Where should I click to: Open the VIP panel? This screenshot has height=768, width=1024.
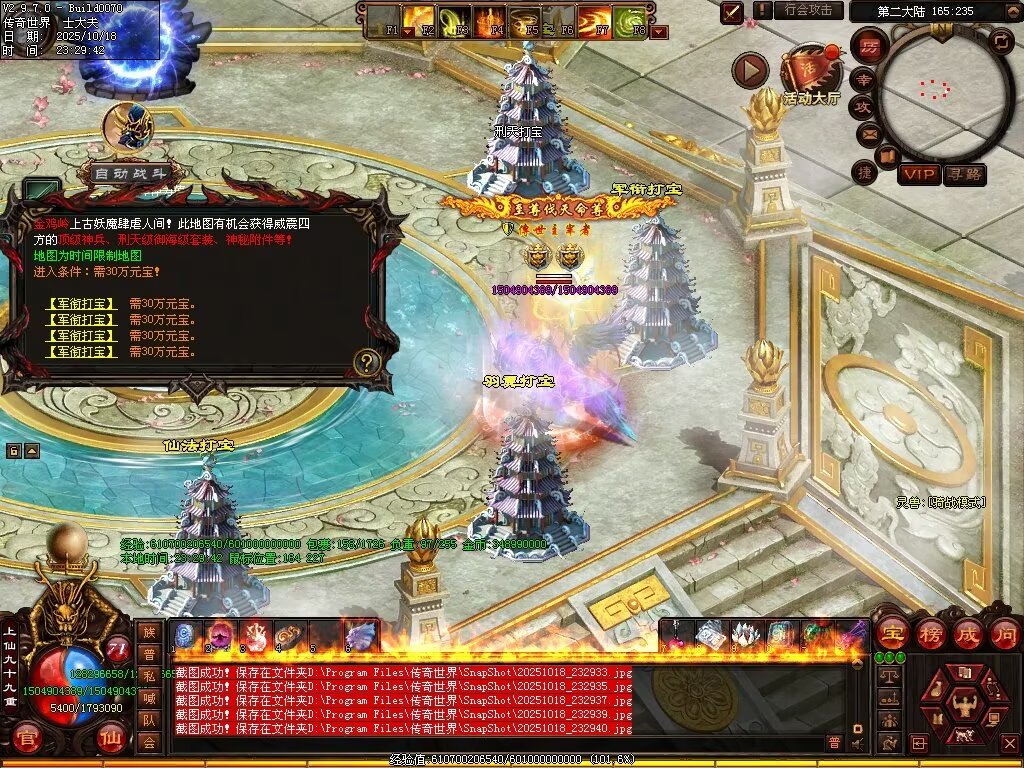(919, 174)
